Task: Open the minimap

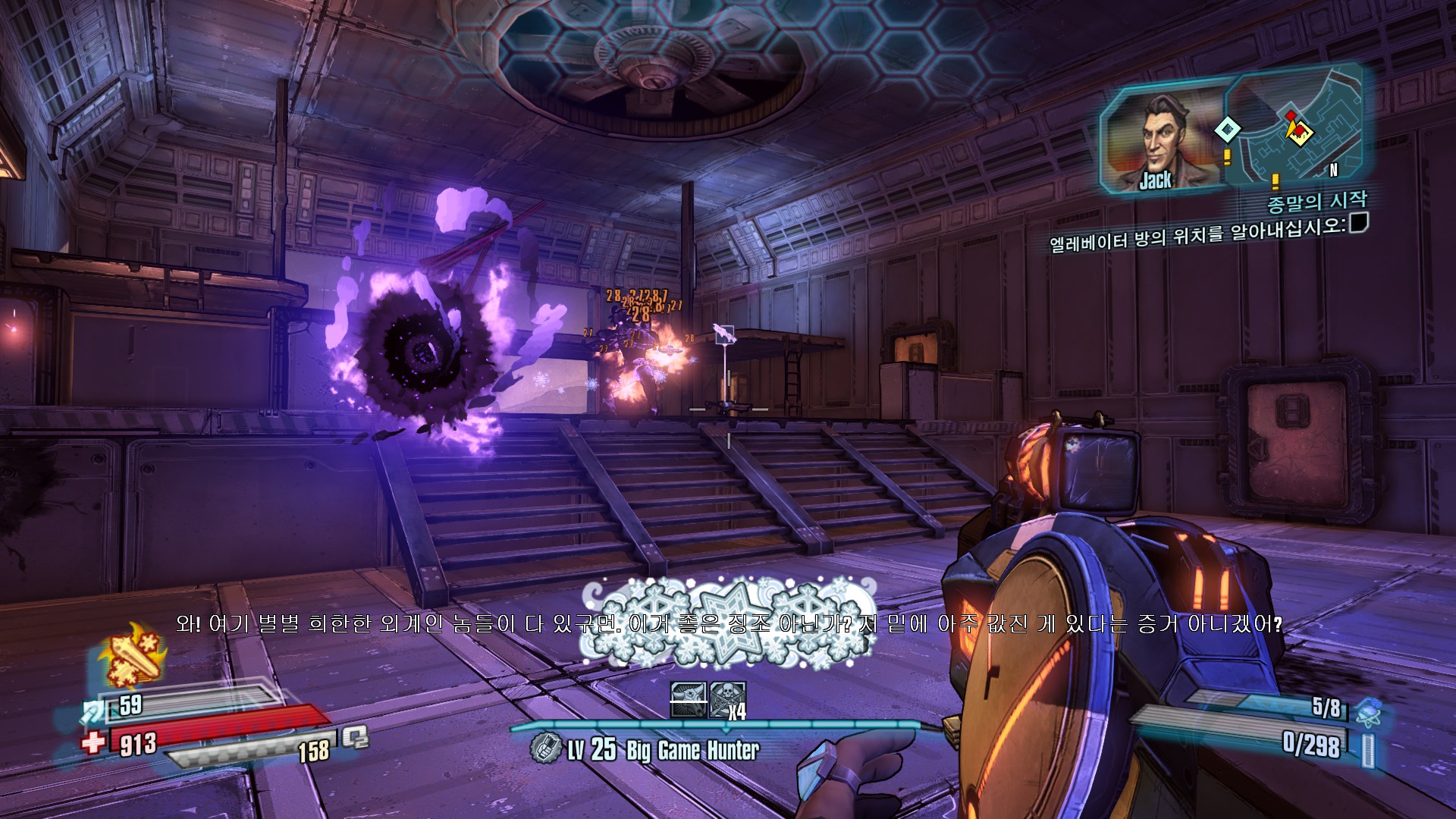Action: click(1297, 129)
